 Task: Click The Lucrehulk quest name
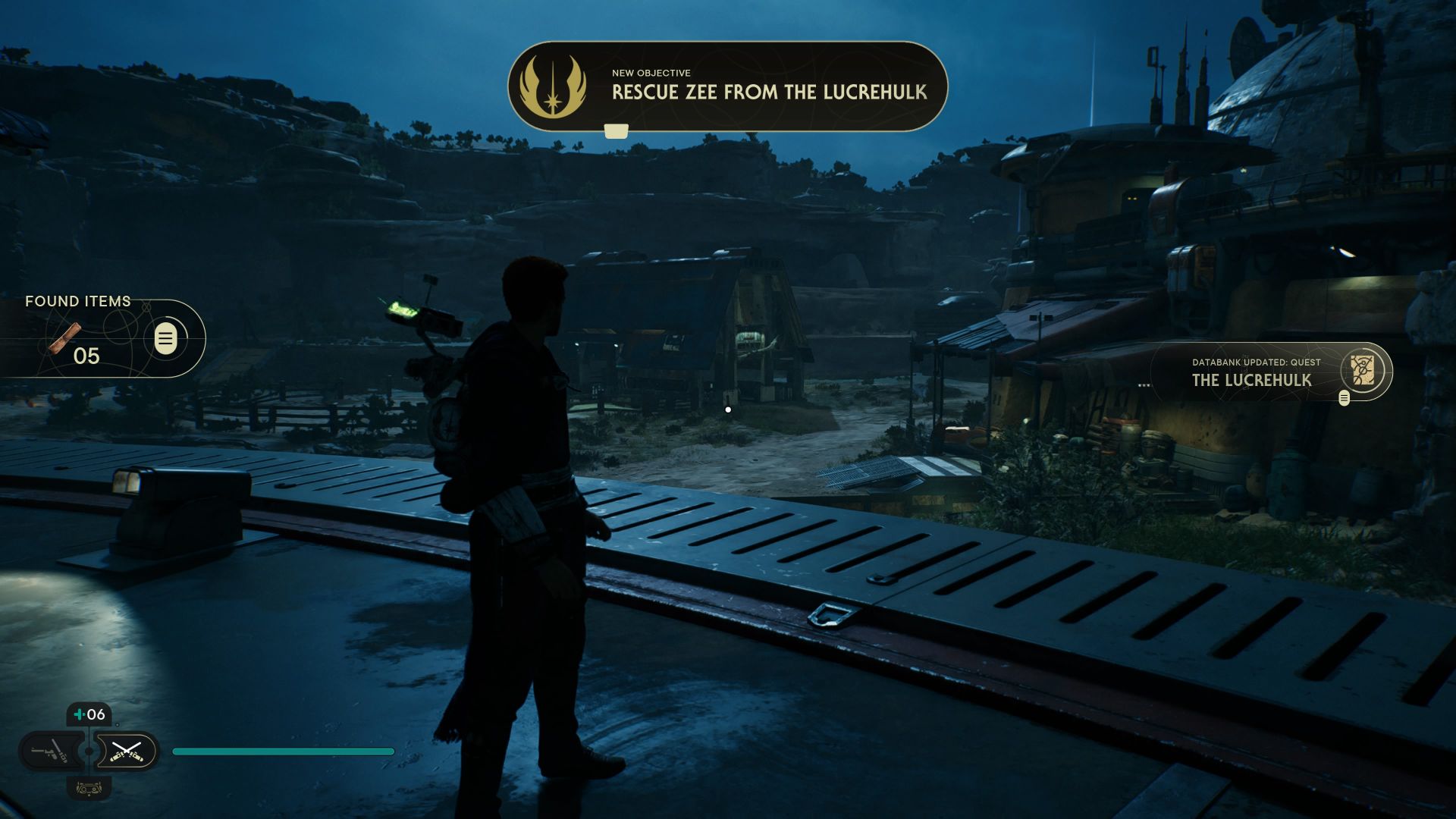point(1251,379)
